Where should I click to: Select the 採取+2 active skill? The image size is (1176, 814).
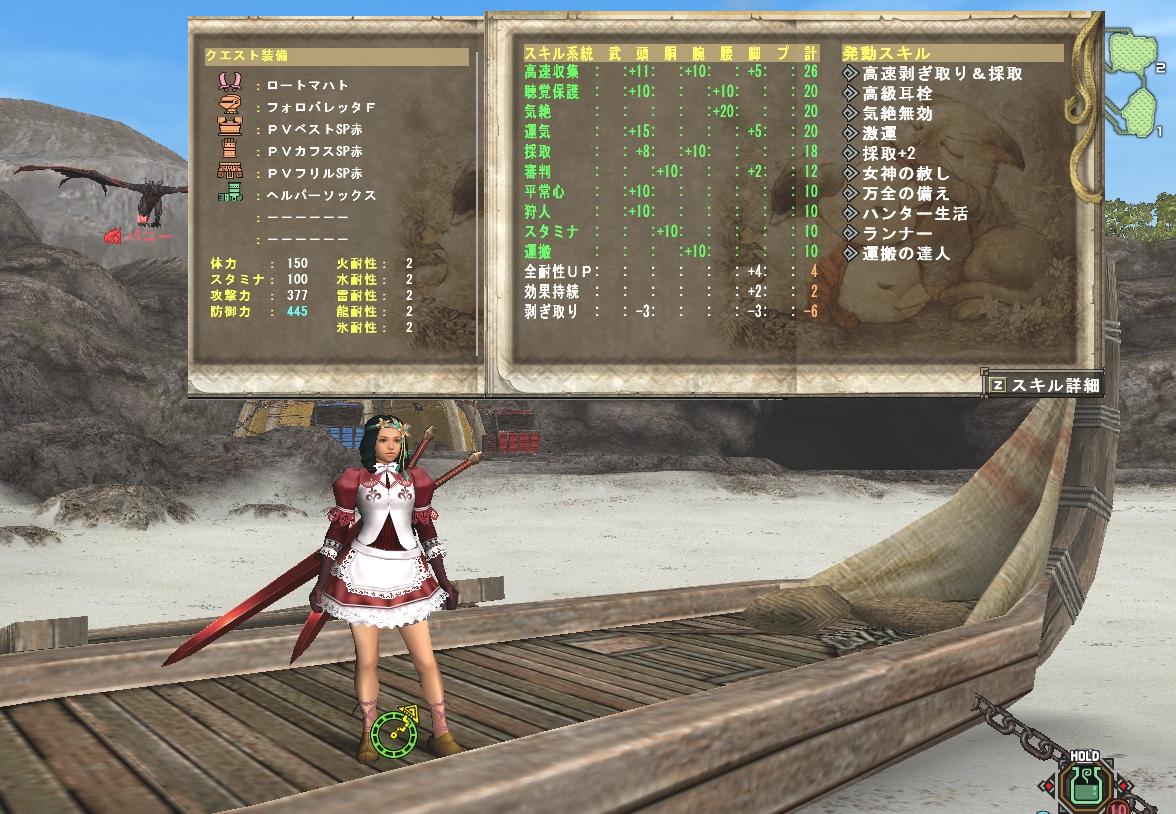890,153
